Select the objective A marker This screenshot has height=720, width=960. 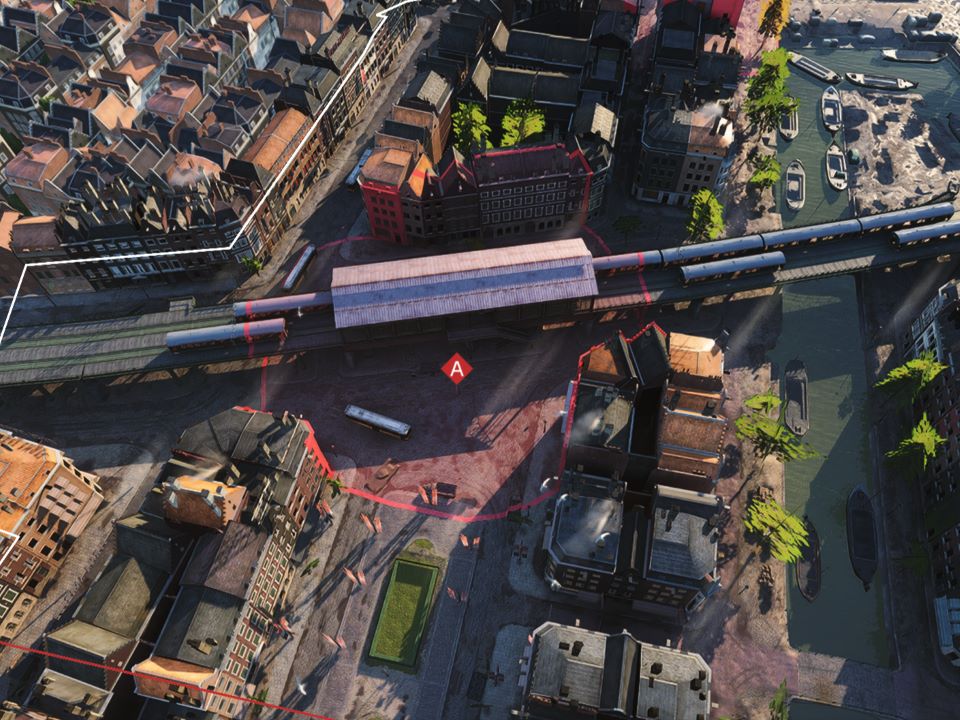coord(457,369)
